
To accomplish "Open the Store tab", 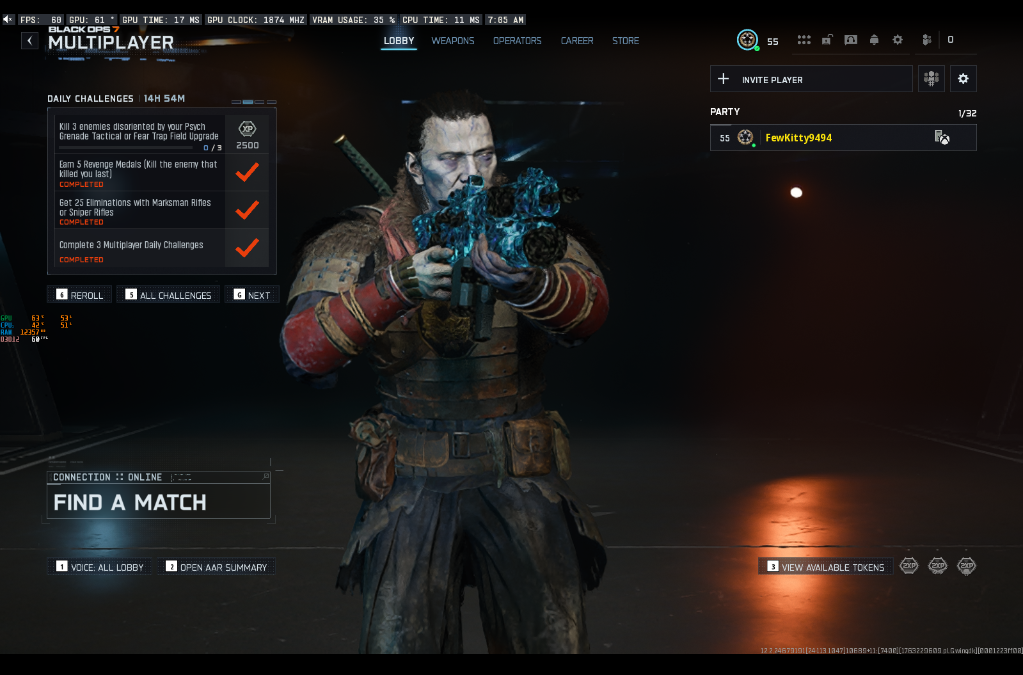I will pos(625,41).
